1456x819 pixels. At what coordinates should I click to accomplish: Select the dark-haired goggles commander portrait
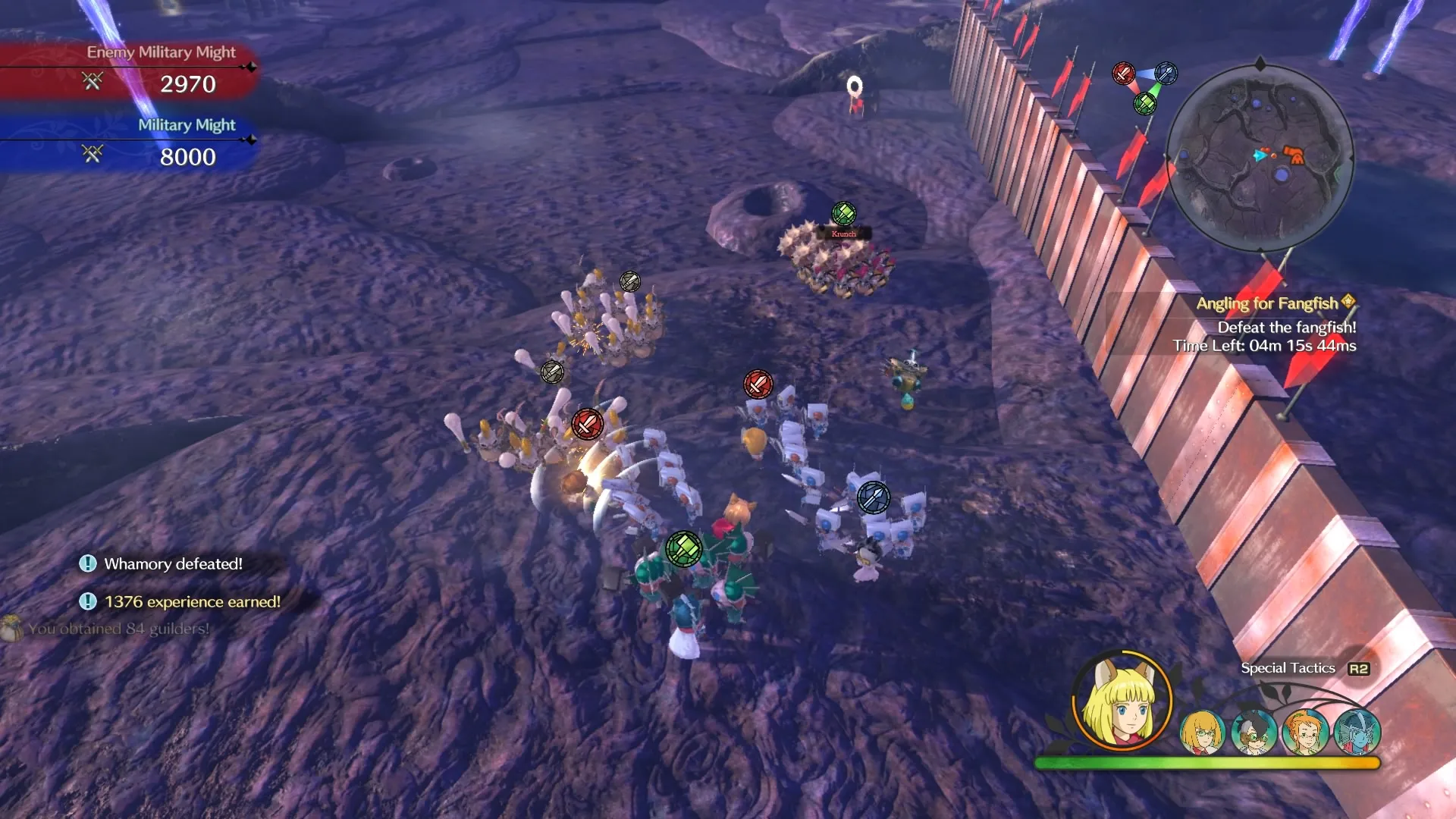tap(1253, 732)
